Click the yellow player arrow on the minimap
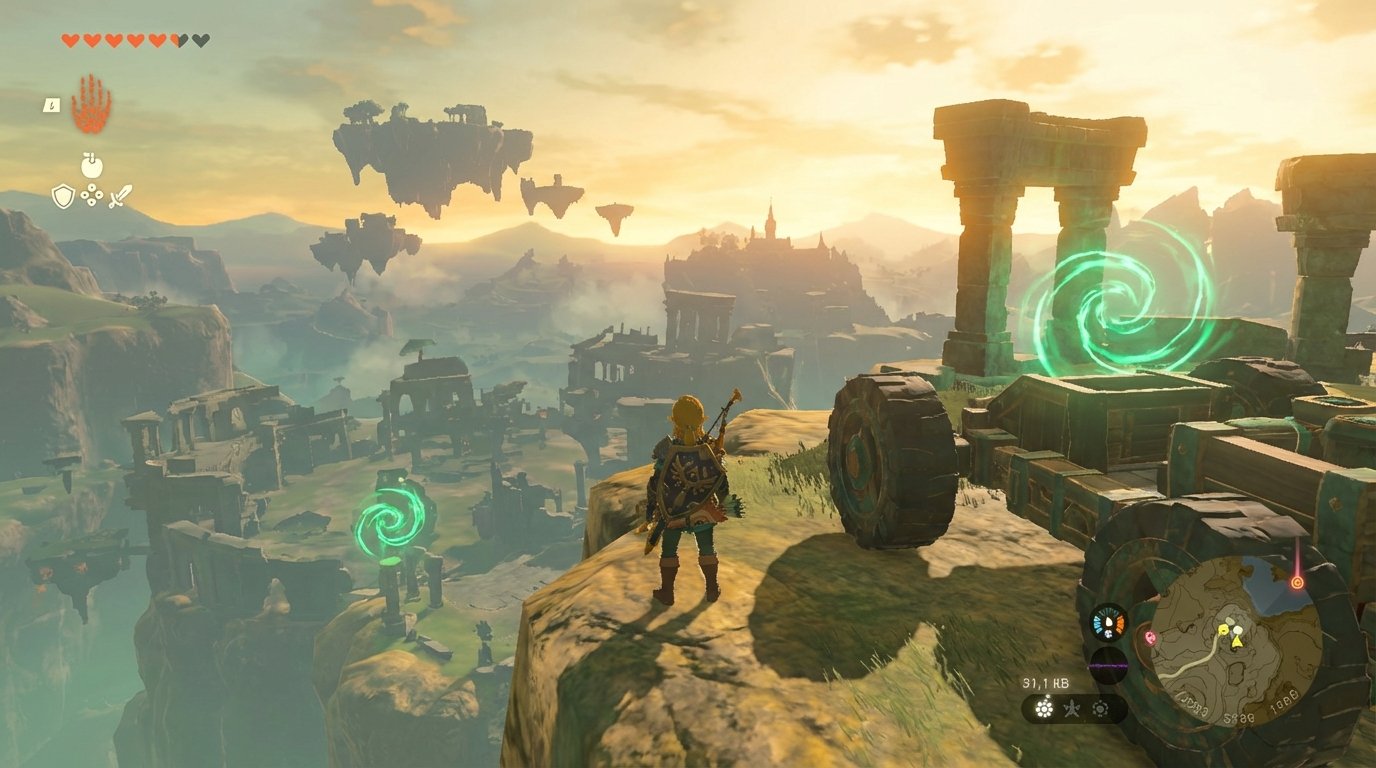 coord(1237,641)
